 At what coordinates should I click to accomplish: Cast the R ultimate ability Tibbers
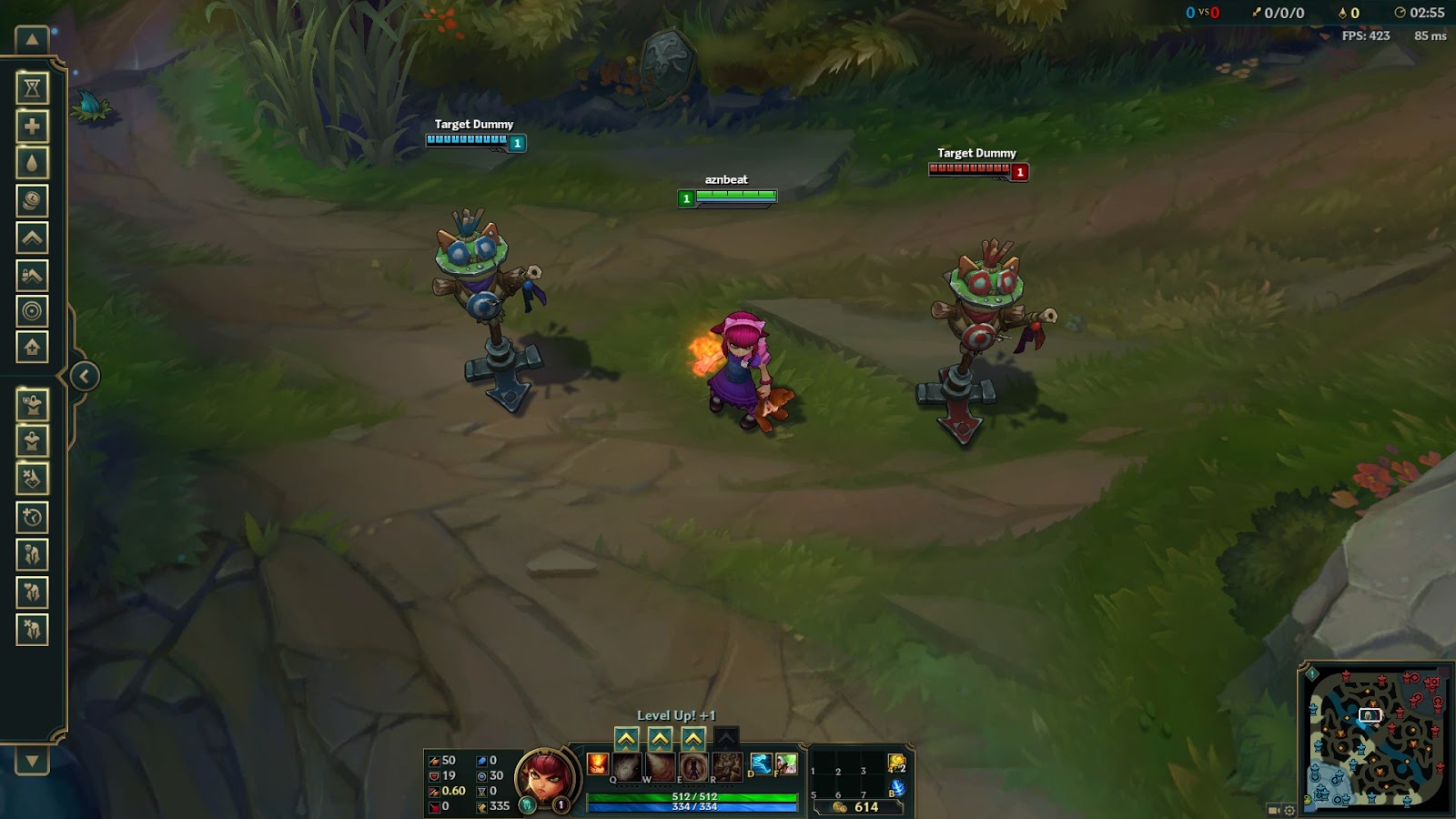pos(727,766)
